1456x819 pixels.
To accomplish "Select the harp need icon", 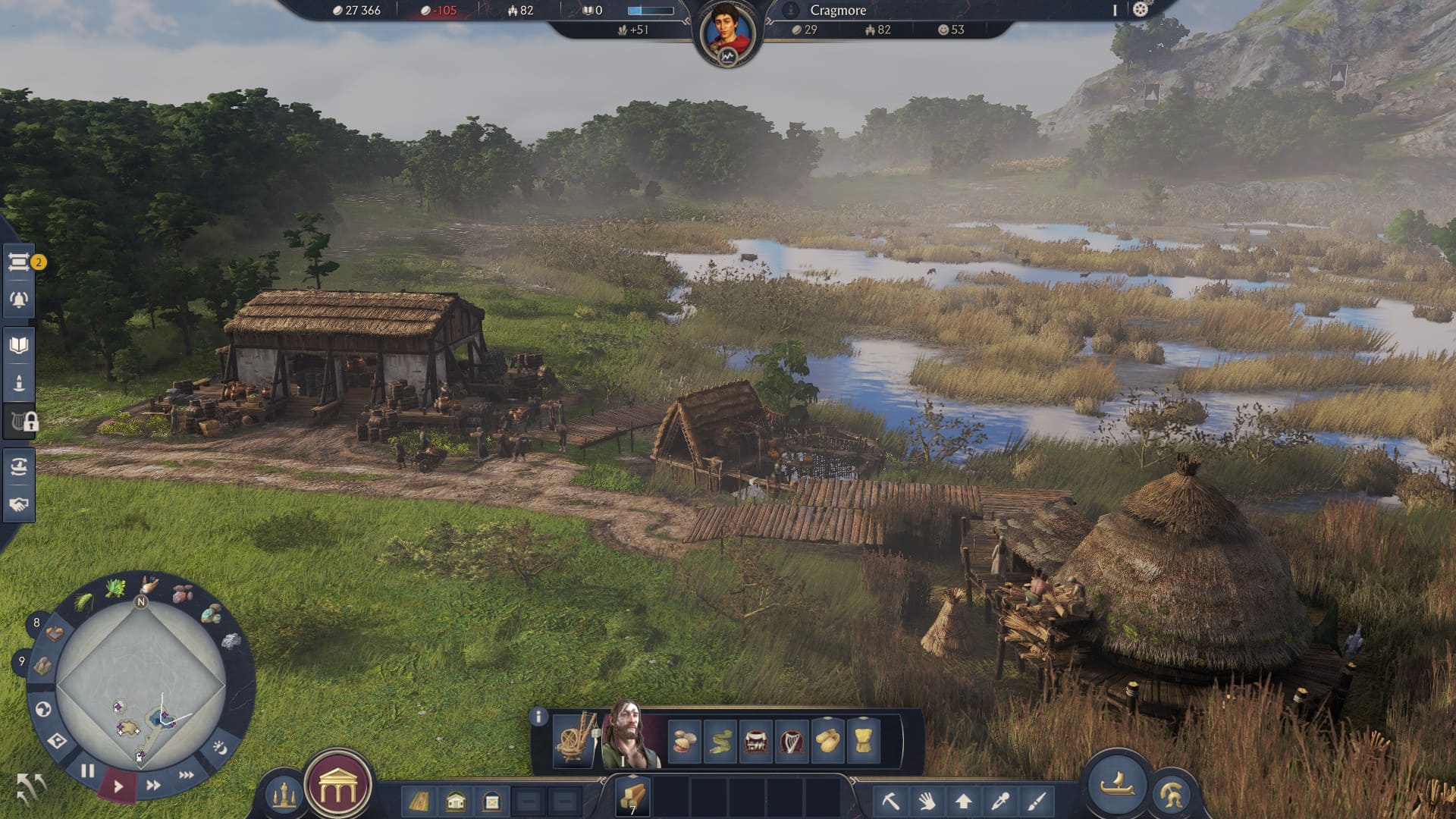I will click(x=792, y=741).
